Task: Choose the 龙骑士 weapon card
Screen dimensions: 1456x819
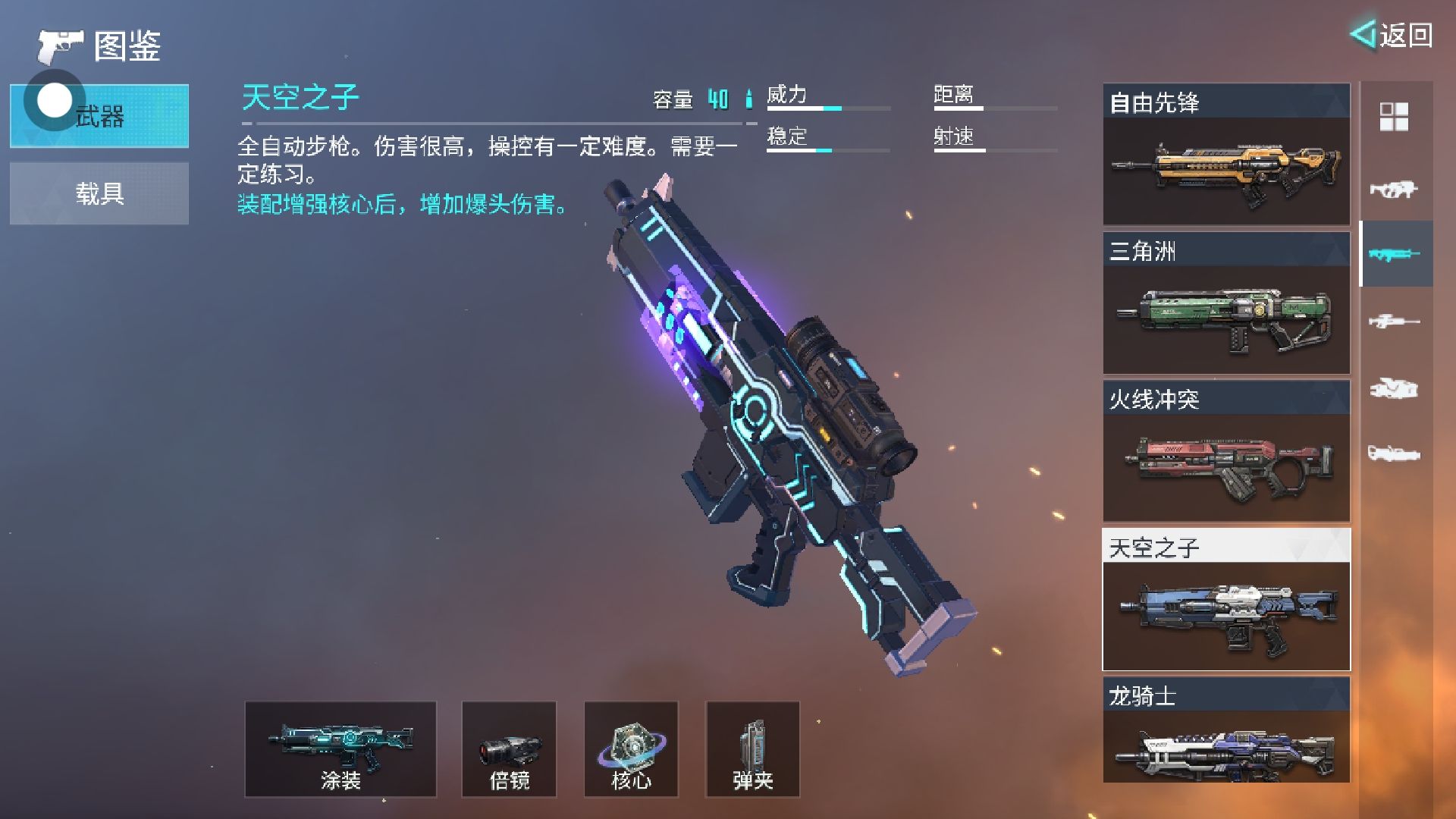Action: [x=1225, y=730]
